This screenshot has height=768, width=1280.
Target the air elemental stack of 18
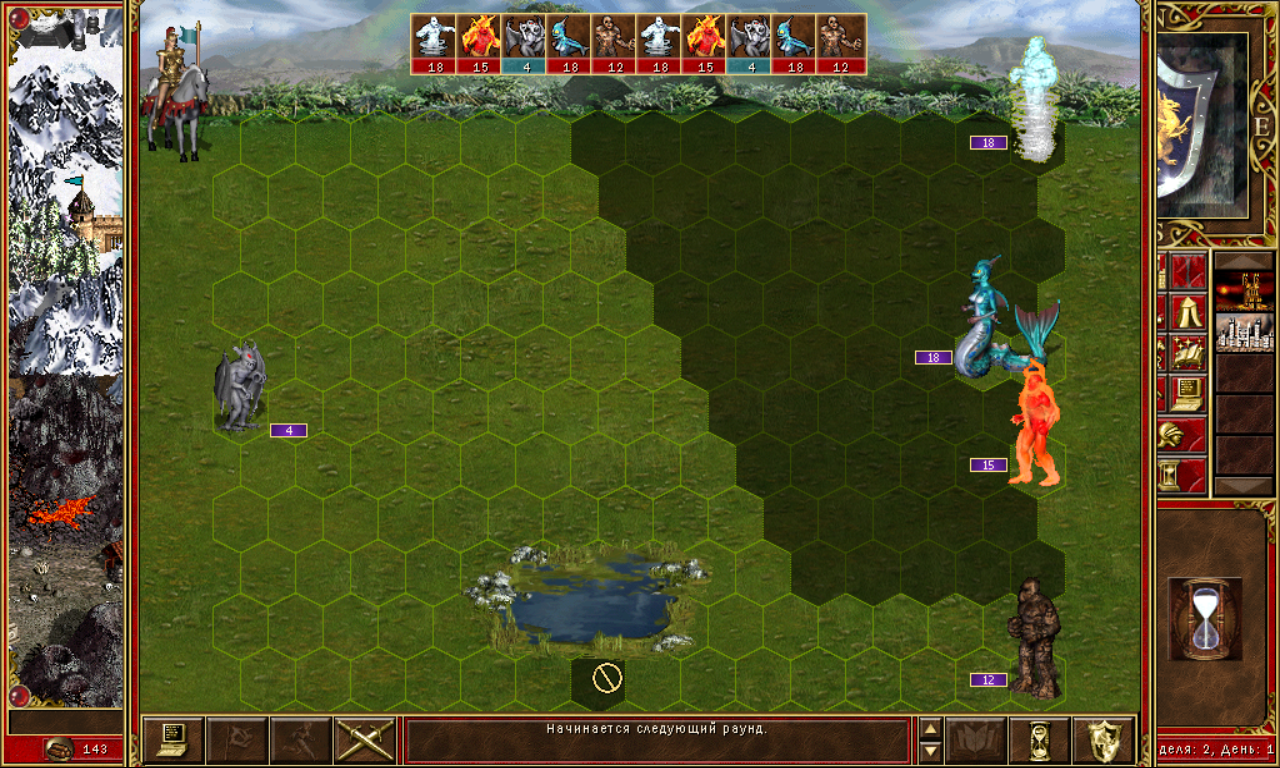[1034, 100]
